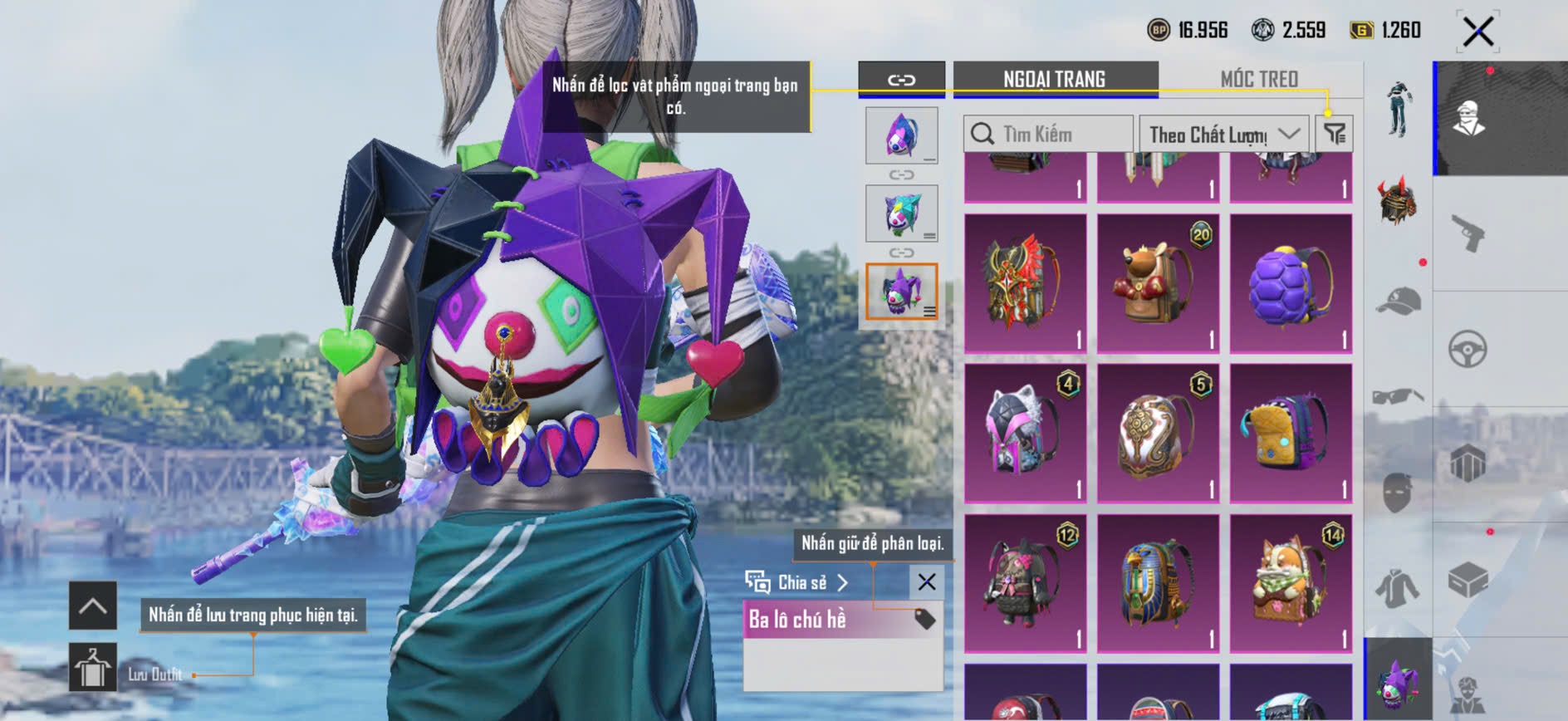The height and width of the screenshot is (721, 1568).
Task: Choose the purple turtle shell backpack
Action: tap(1291, 283)
